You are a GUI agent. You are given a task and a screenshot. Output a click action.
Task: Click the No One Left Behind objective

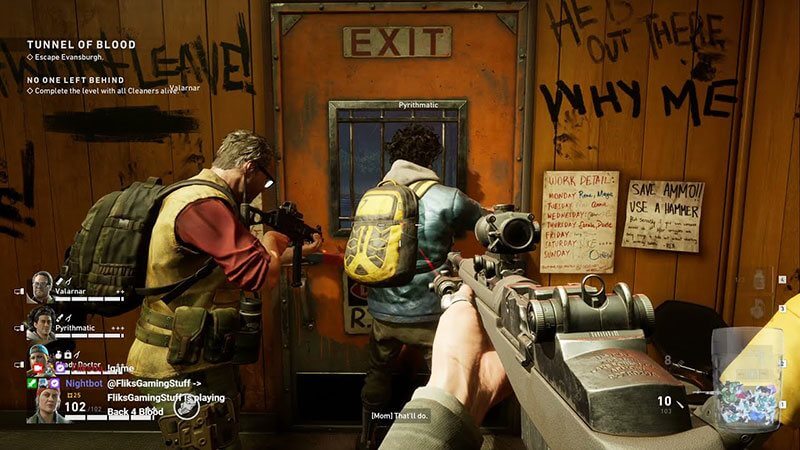coord(75,80)
